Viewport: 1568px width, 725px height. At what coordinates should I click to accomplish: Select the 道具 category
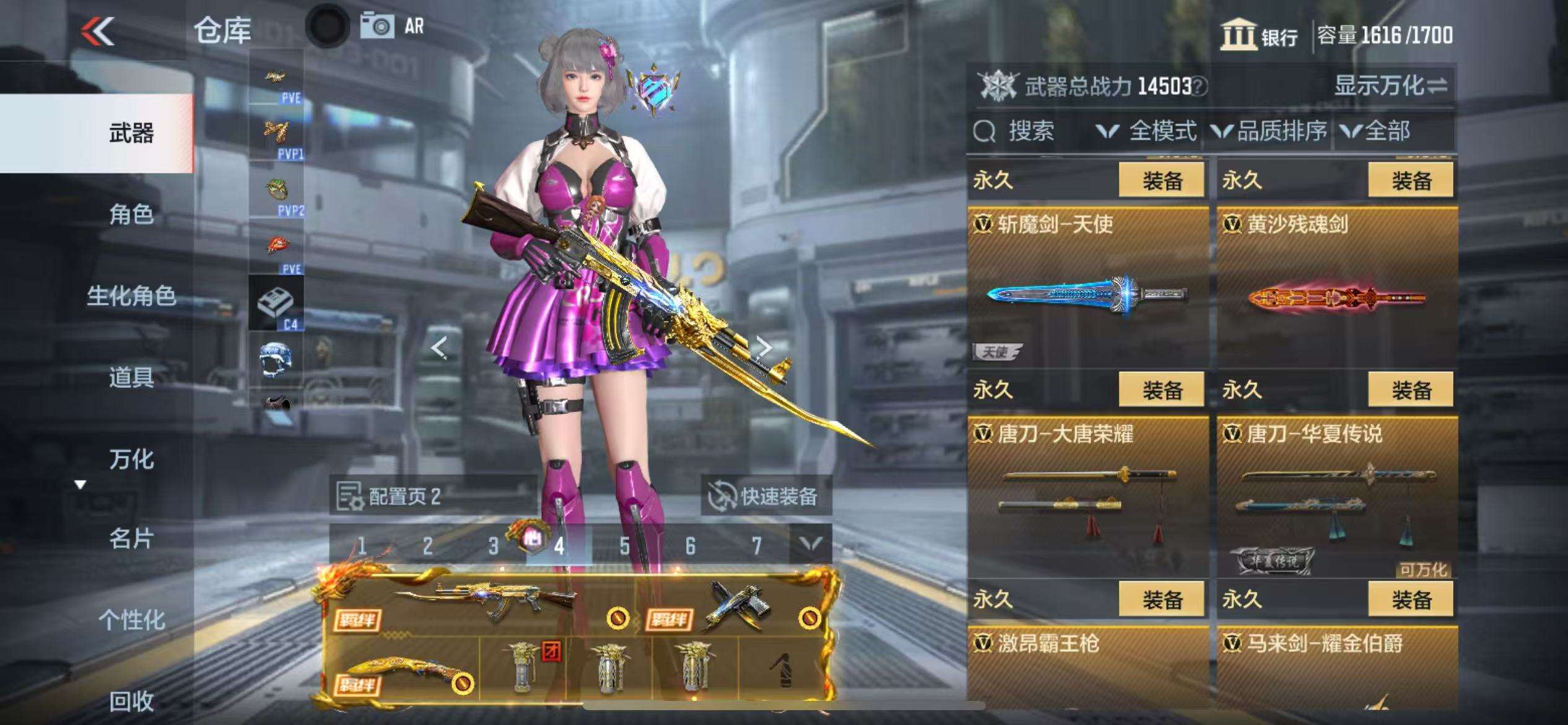click(131, 377)
